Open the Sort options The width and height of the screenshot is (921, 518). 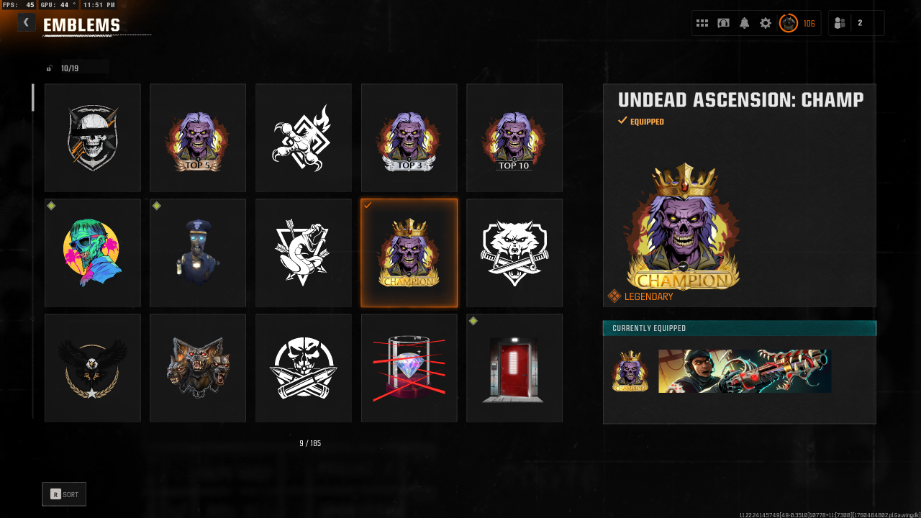click(64, 494)
